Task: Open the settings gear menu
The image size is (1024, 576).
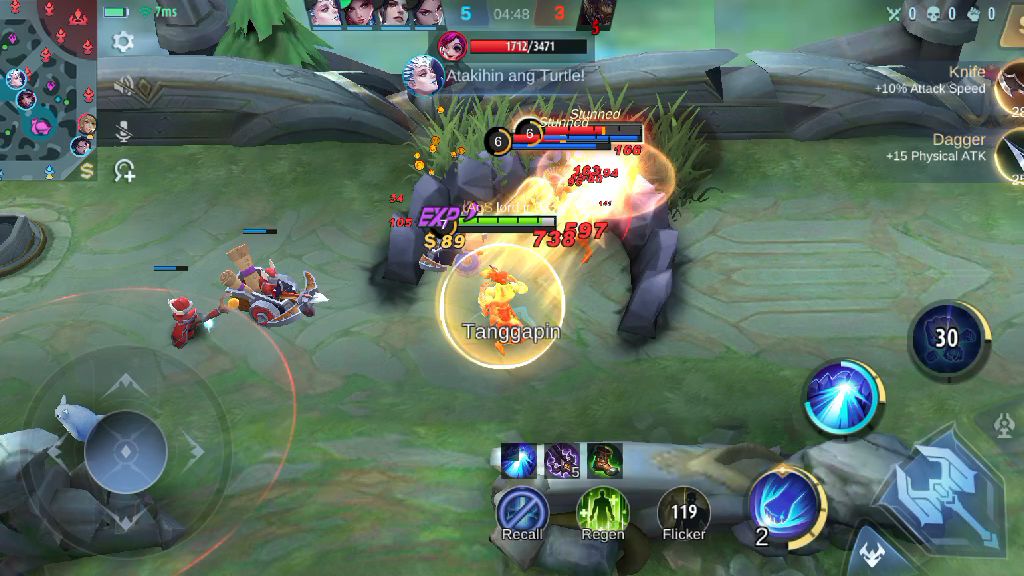Action: (x=124, y=41)
